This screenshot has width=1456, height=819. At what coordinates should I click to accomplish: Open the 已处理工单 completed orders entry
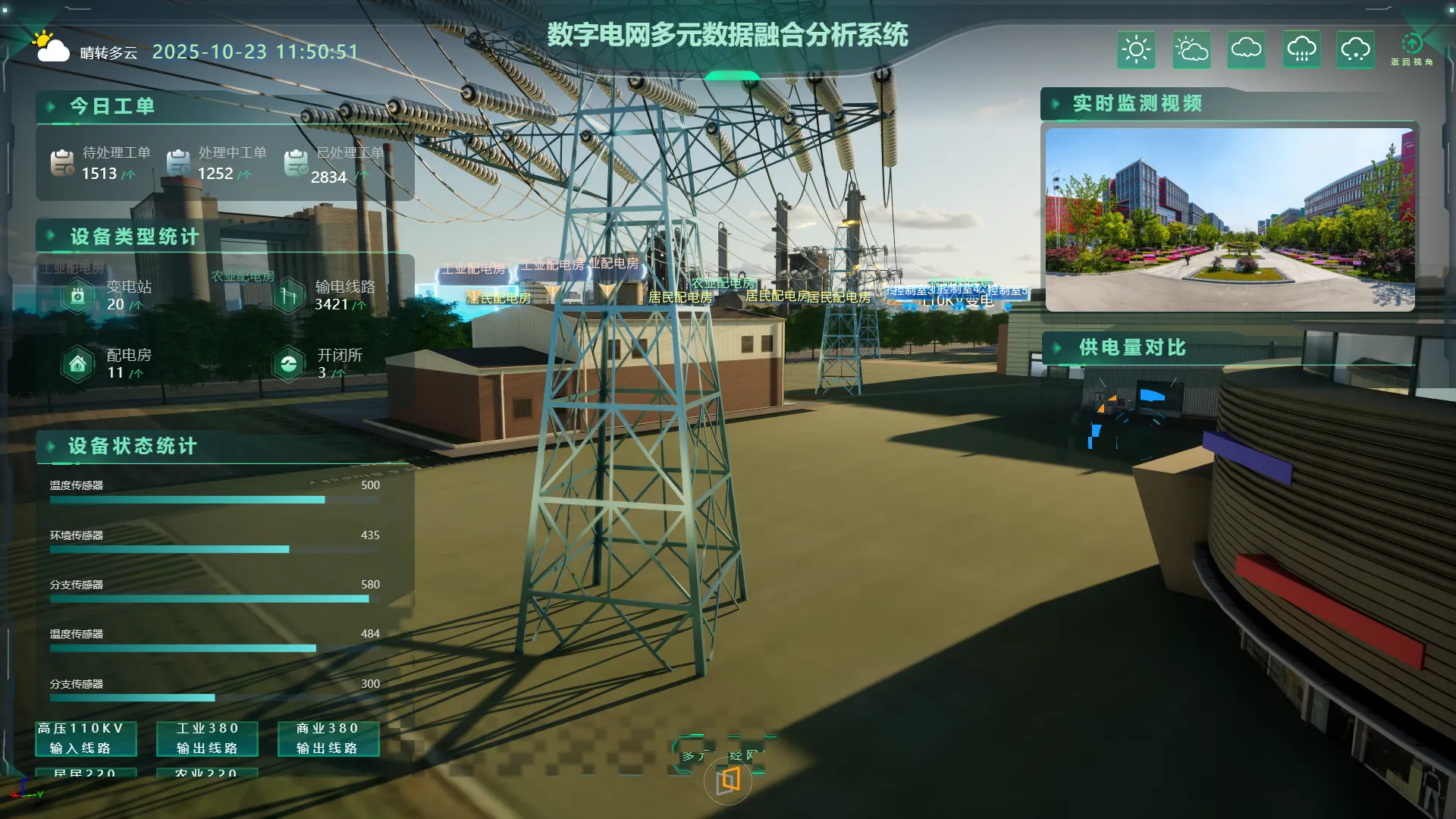coord(335,165)
